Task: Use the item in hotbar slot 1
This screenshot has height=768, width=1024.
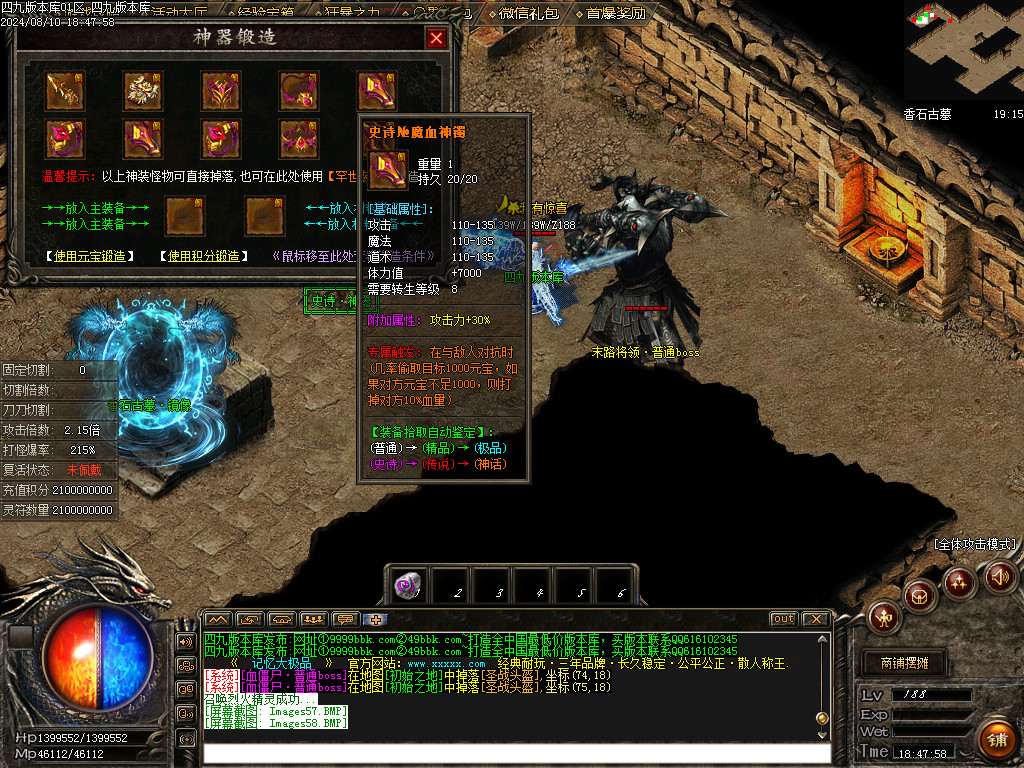Action: pos(407,587)
